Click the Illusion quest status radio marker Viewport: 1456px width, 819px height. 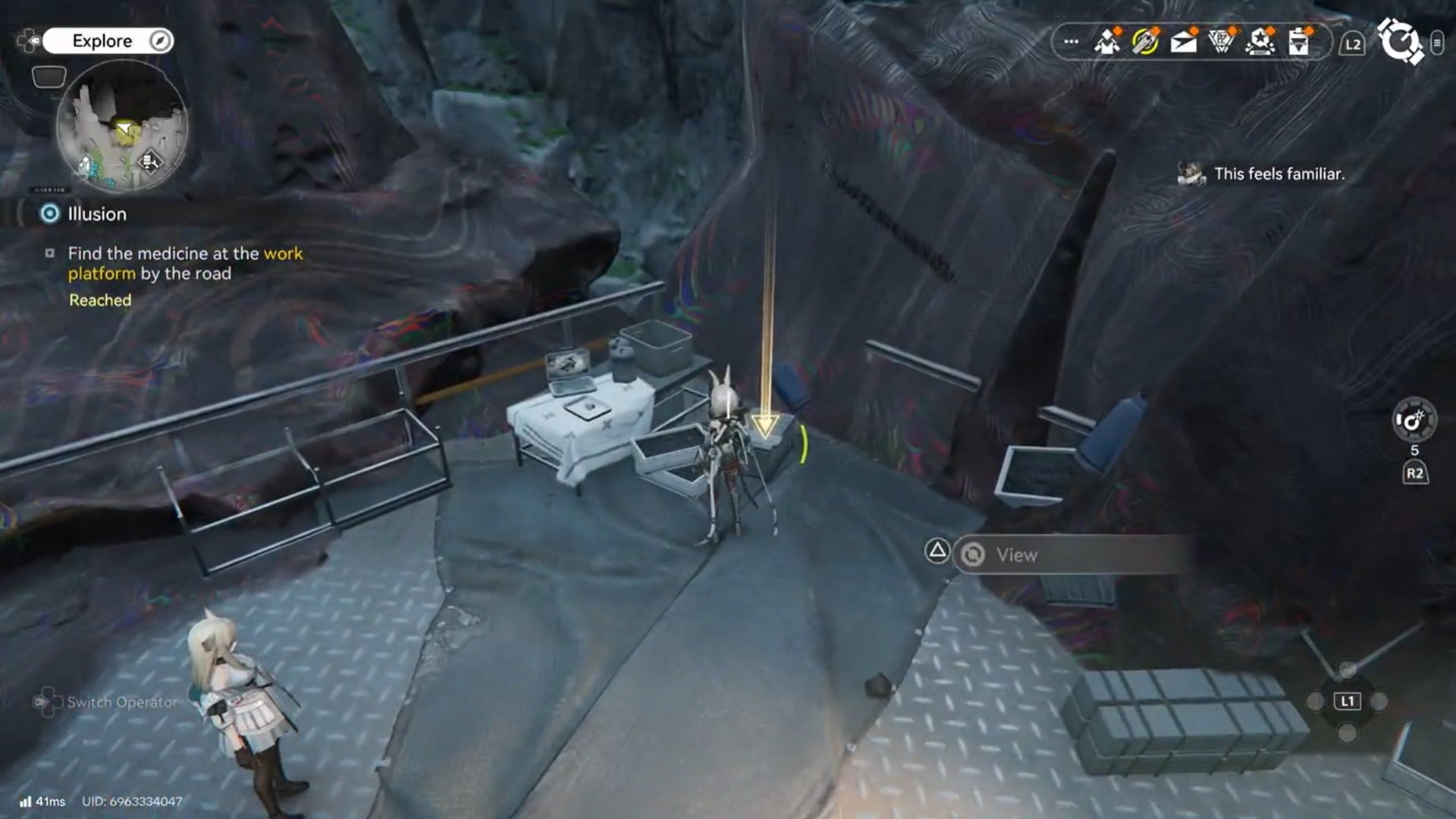click(x=51, y=214)
